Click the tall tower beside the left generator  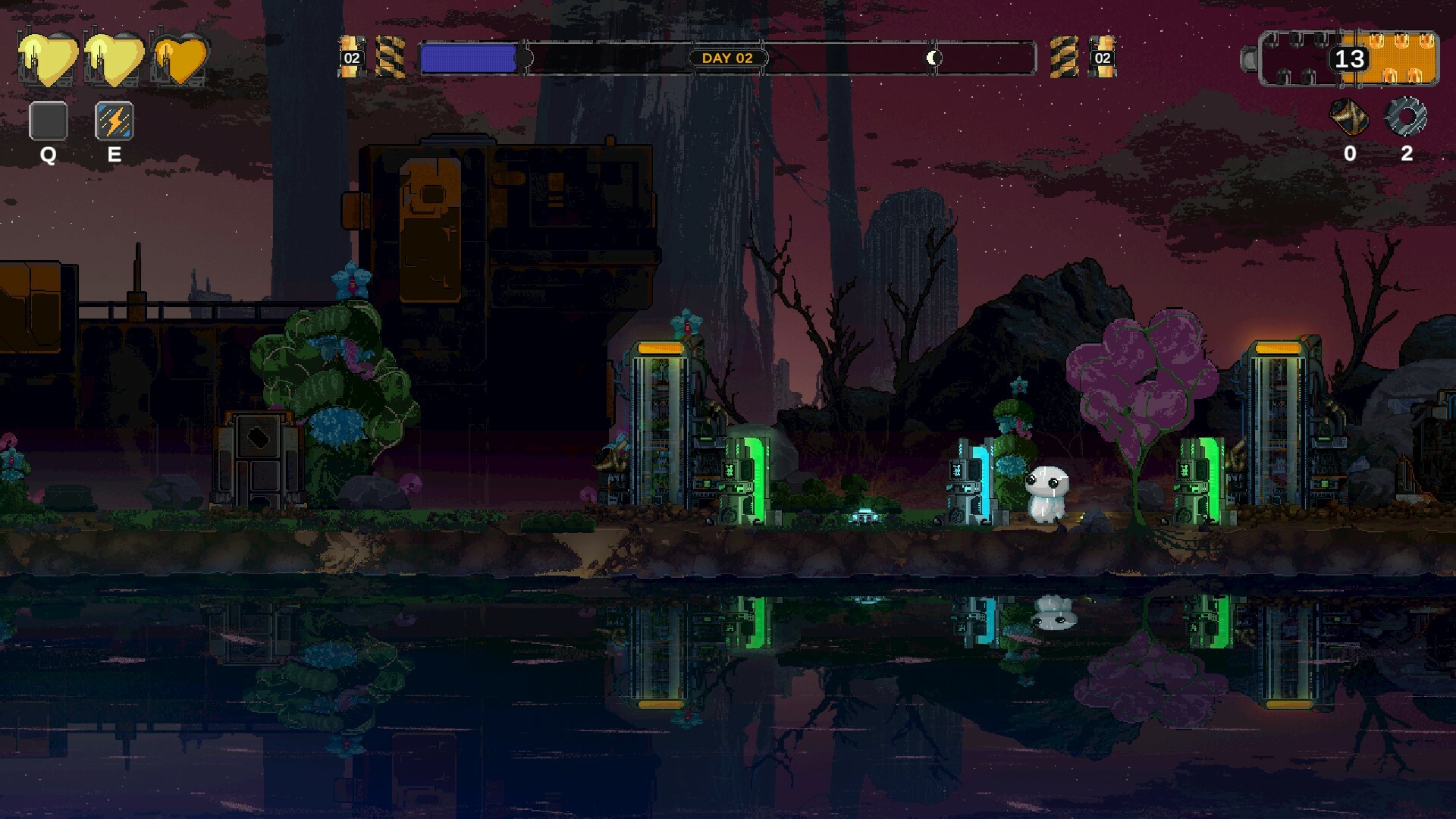click(661, 425)
